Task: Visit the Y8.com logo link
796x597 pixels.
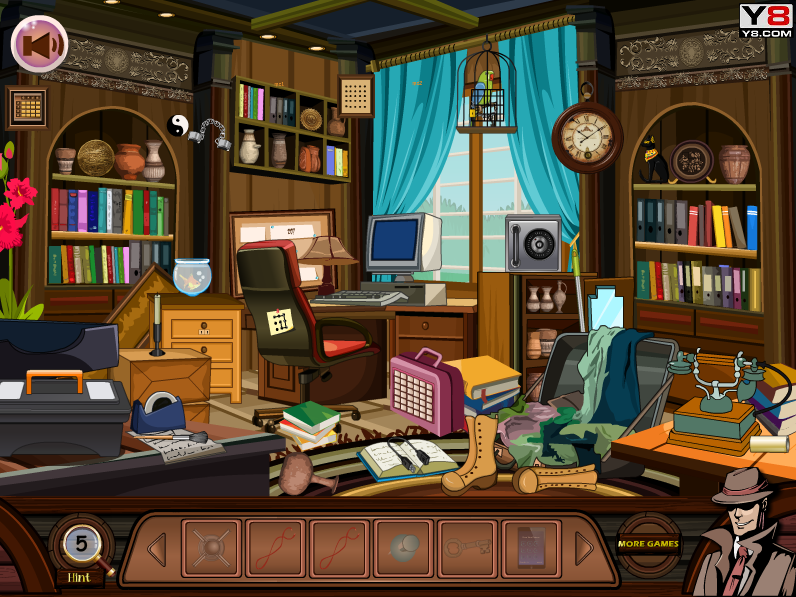Action: pyautogui.click(x=765, y=20)
